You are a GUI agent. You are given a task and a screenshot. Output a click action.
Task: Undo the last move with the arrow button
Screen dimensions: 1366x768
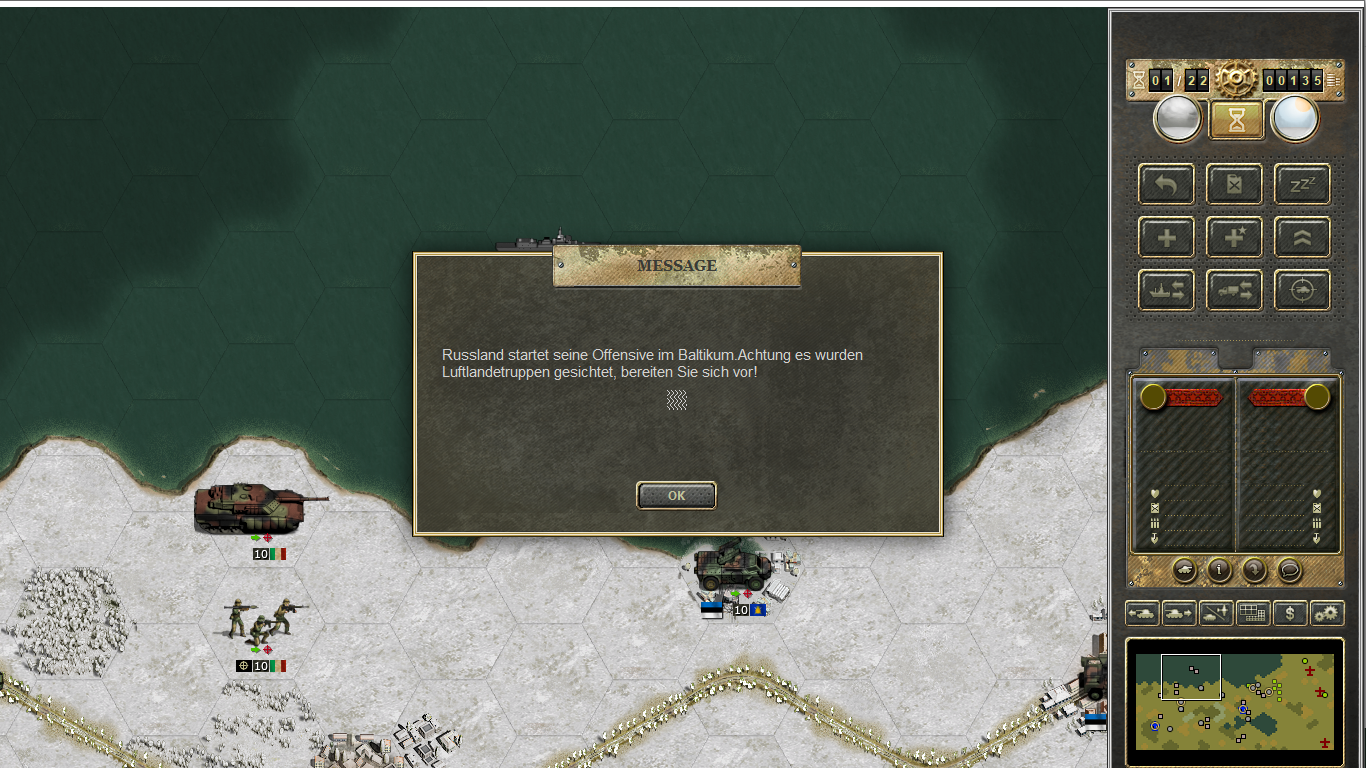(1166, 184)
